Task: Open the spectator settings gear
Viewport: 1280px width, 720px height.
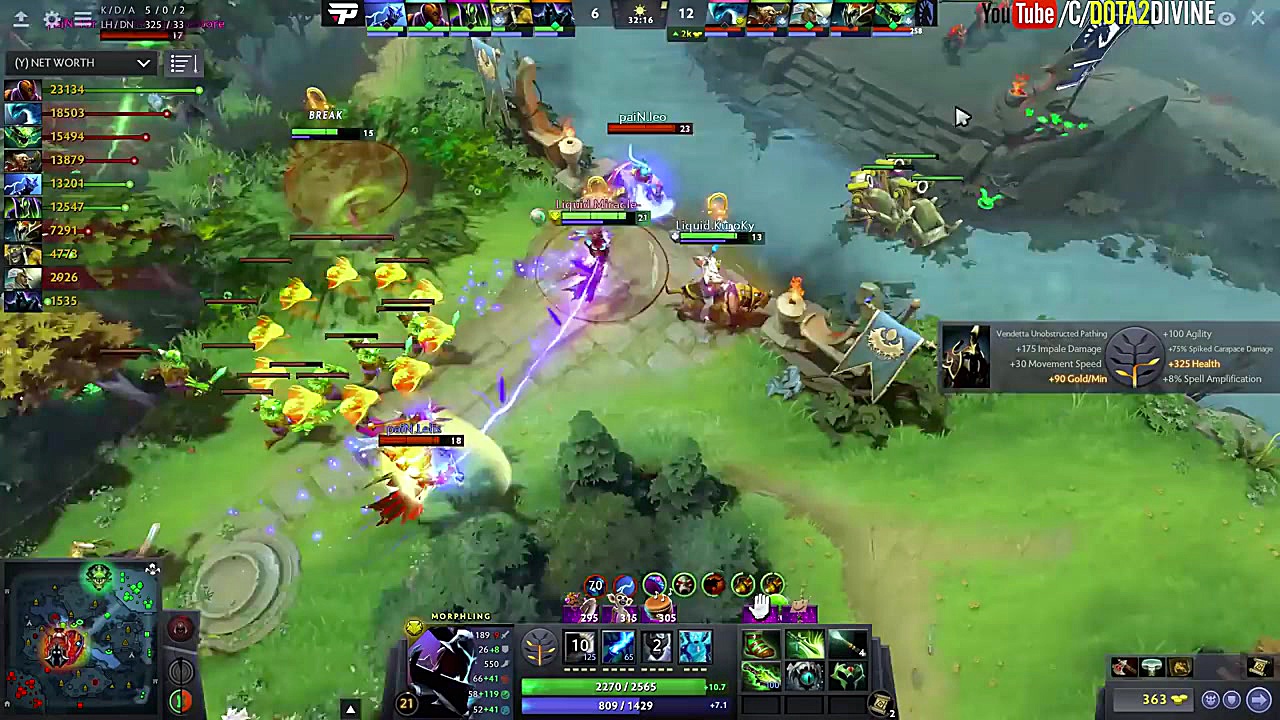Action: pos(53,18)
